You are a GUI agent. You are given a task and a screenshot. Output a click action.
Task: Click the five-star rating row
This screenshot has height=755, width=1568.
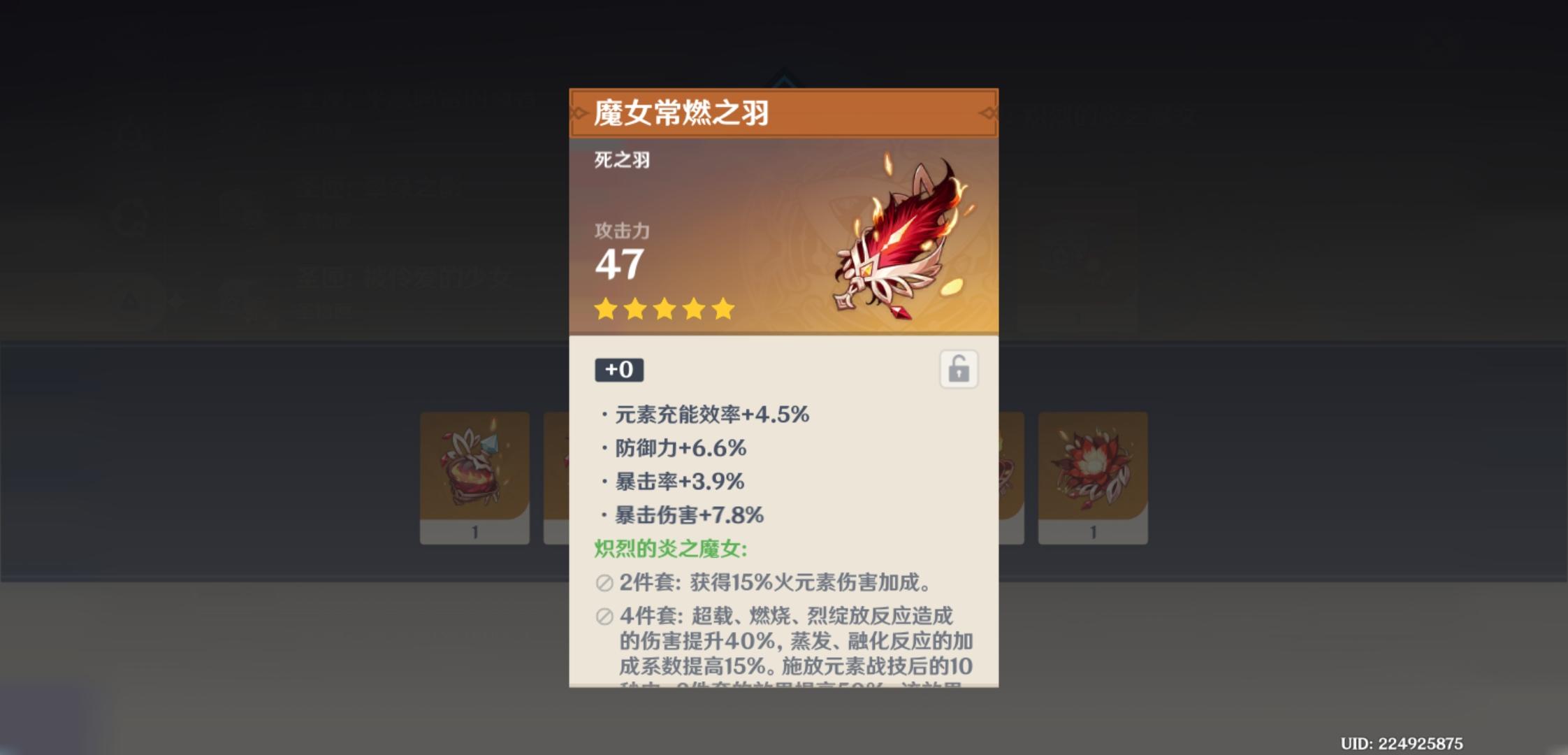point(662,308)
